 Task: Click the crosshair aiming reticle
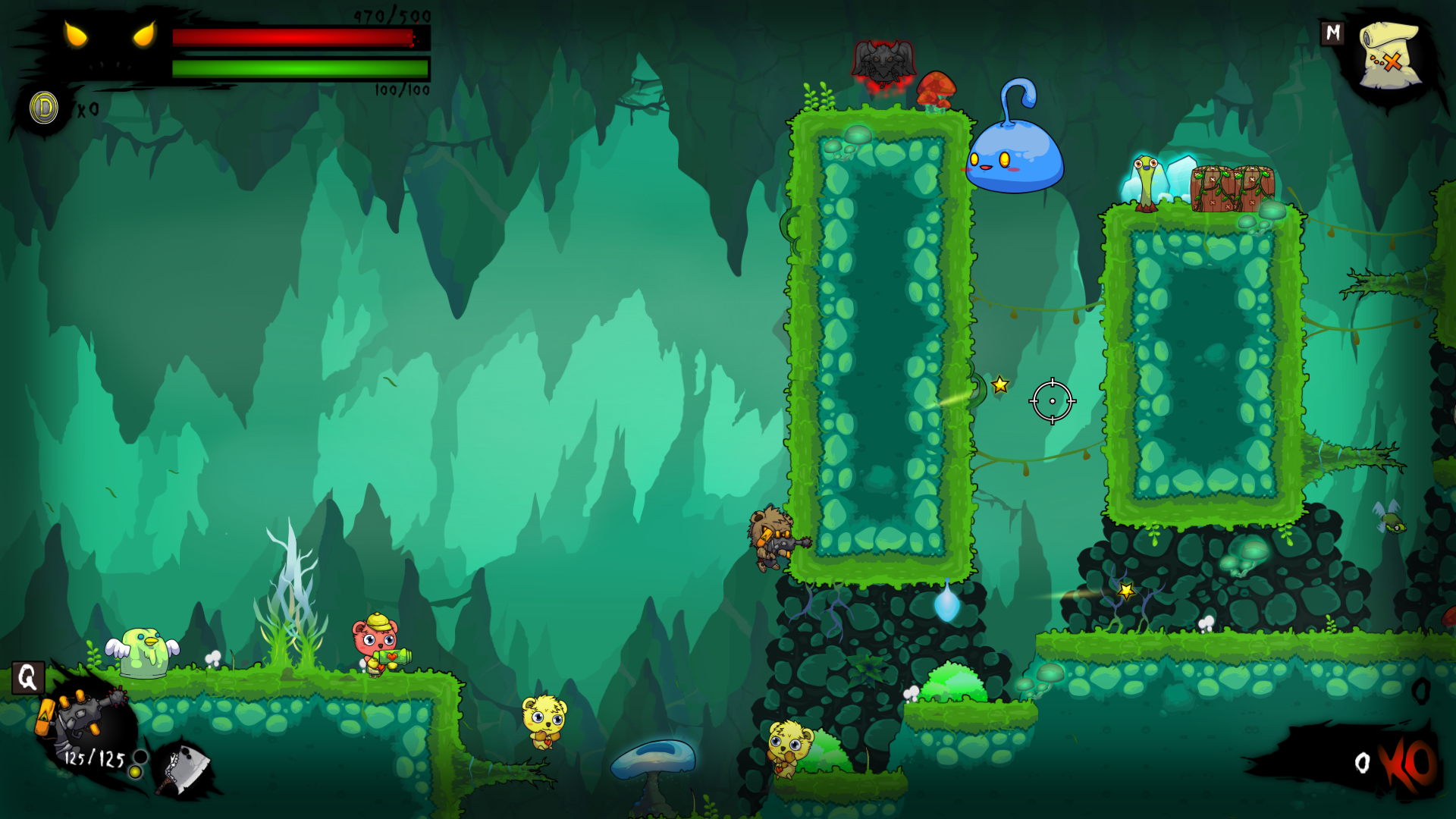(1051, 400)
